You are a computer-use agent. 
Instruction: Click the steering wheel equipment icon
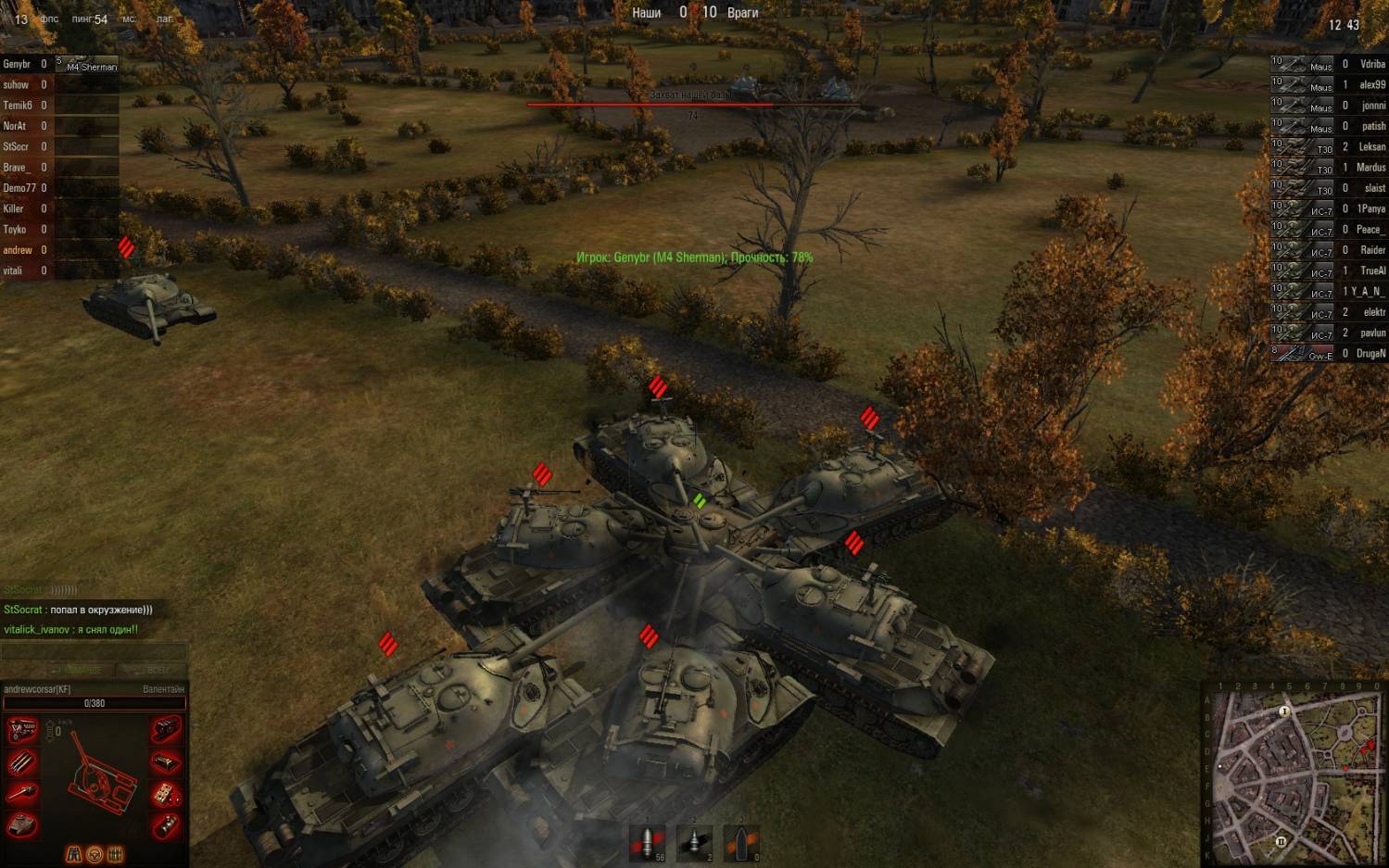(x=95, y=854)
